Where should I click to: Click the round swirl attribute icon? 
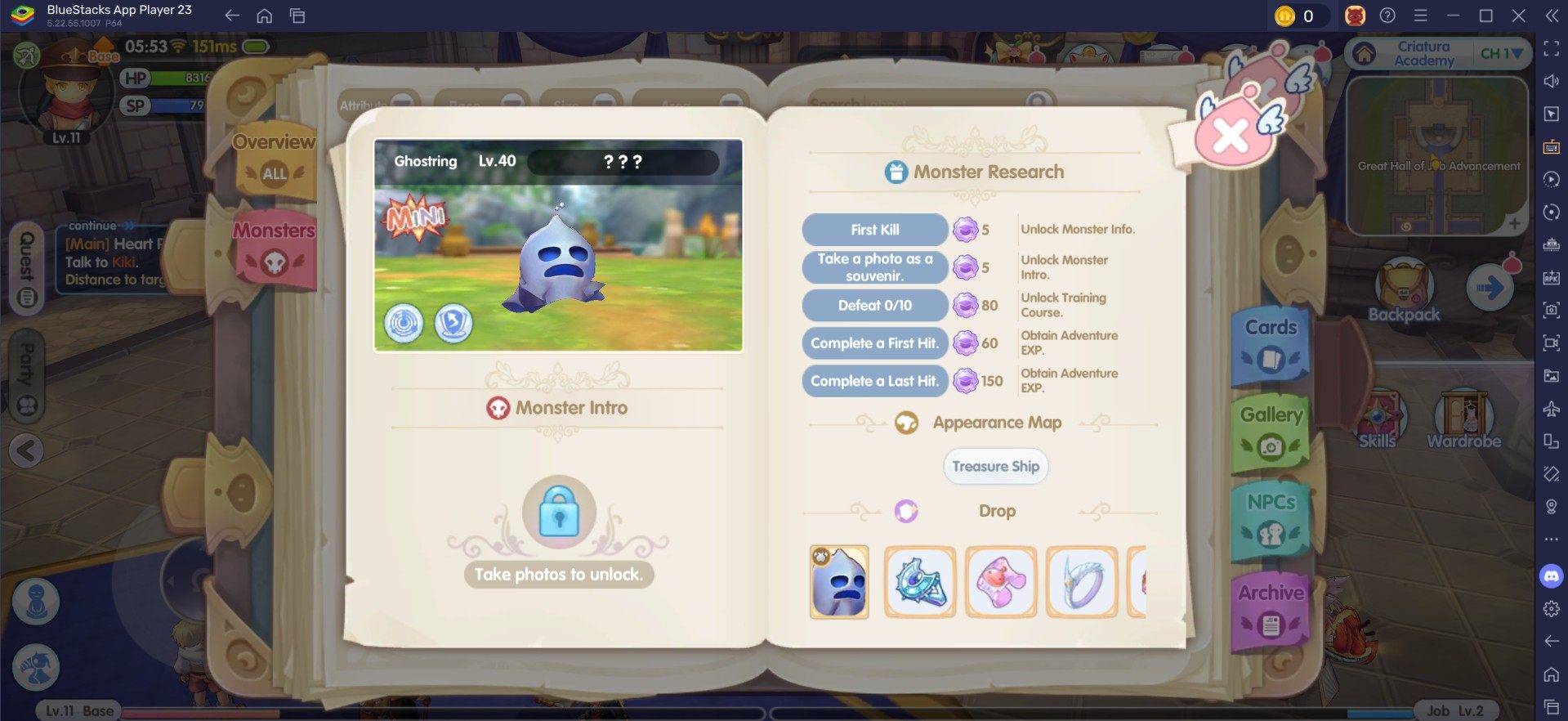[x=404, y=324]
